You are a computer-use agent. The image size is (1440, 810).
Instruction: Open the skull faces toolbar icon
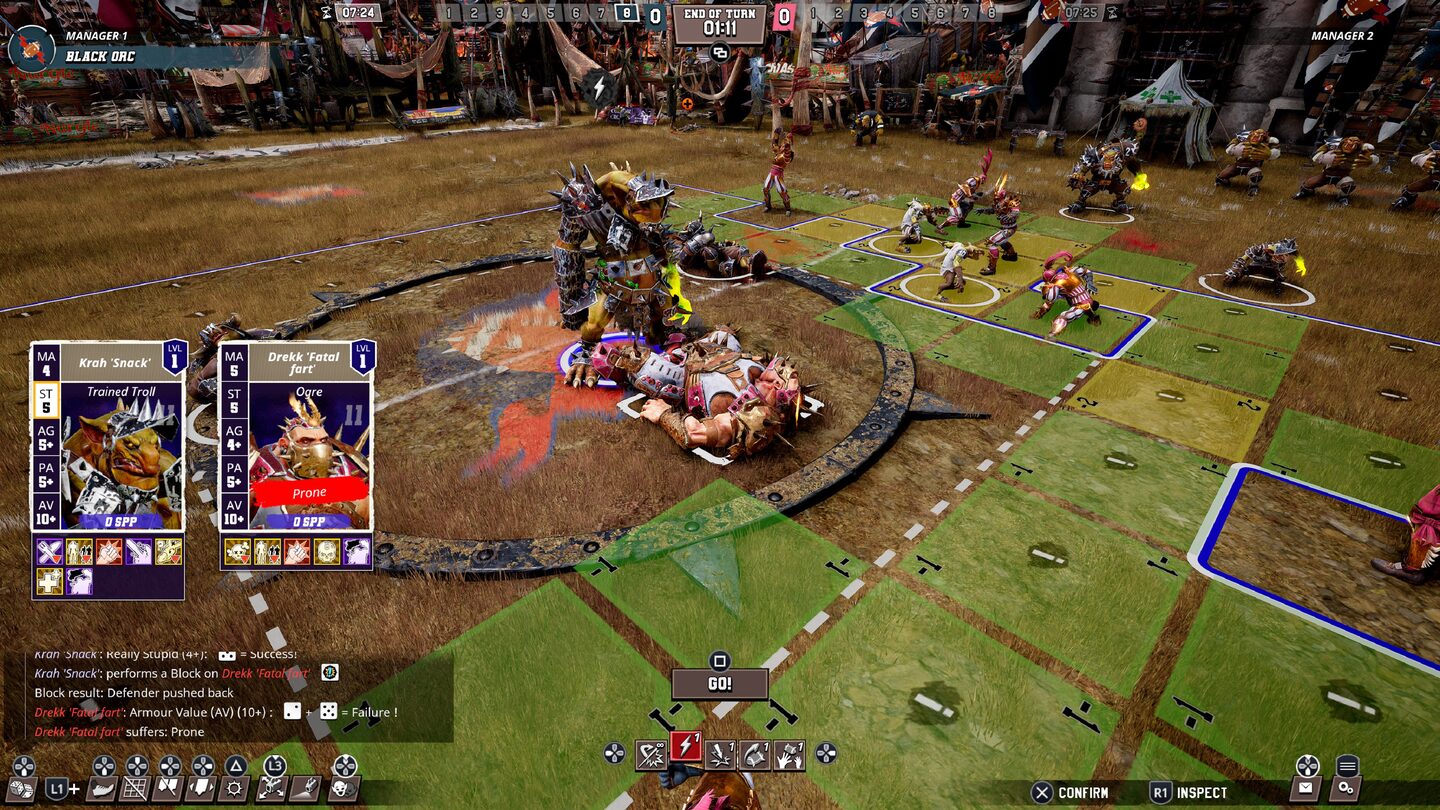tap(344, 789)
